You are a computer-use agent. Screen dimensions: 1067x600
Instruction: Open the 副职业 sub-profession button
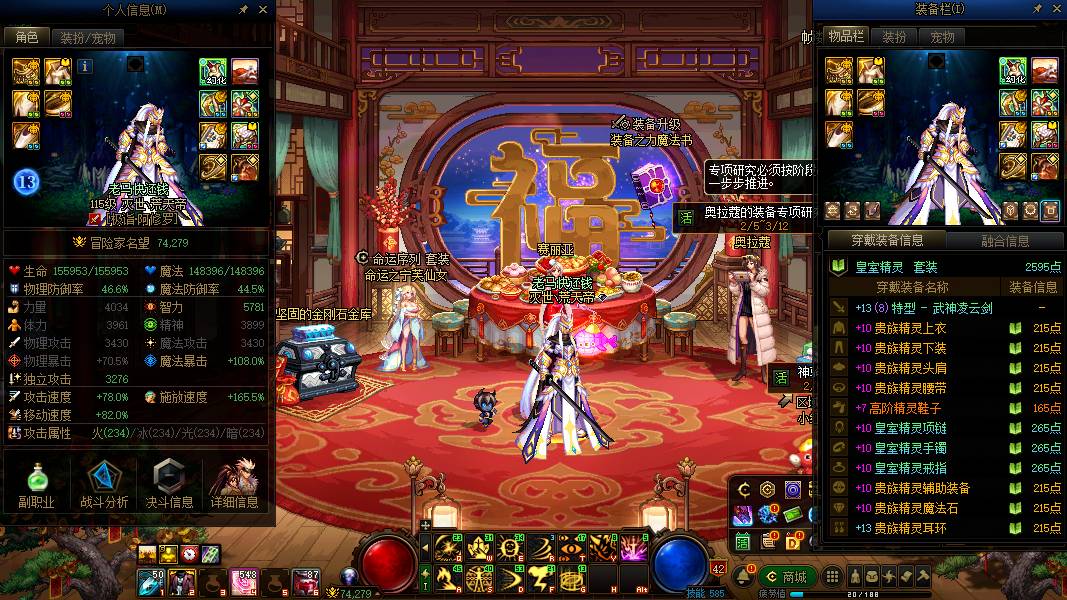36,485
